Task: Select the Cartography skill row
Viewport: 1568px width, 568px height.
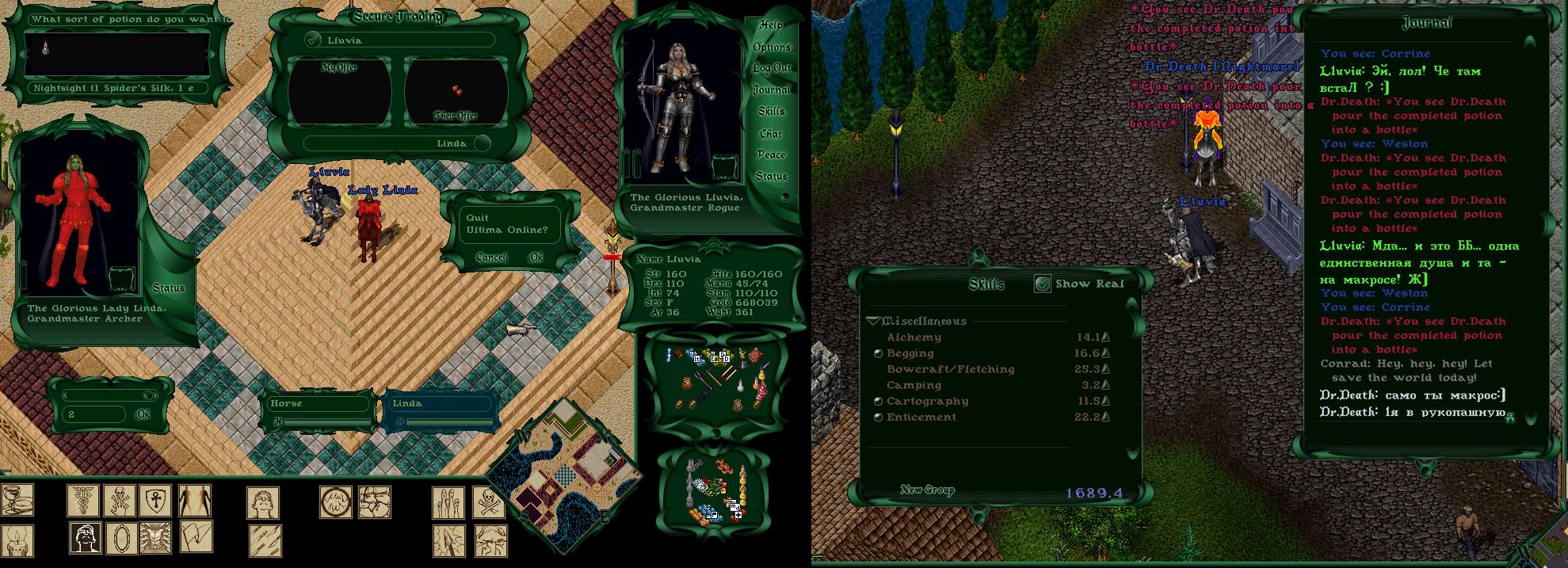Action: pyautogui.click(x=927, y=402)
